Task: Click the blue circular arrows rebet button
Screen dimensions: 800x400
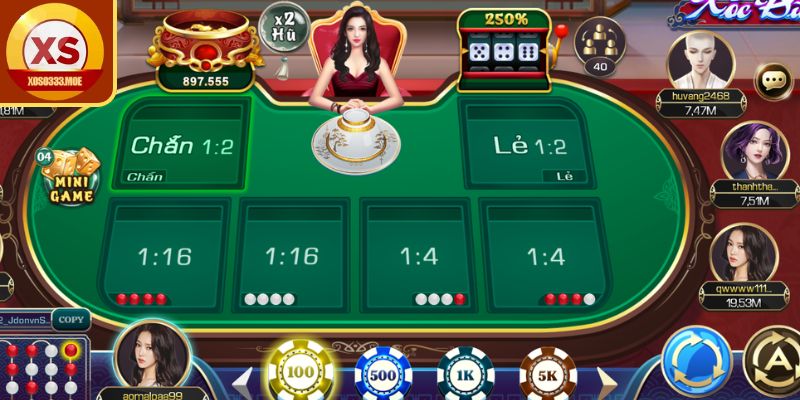Action: point(696,362)
